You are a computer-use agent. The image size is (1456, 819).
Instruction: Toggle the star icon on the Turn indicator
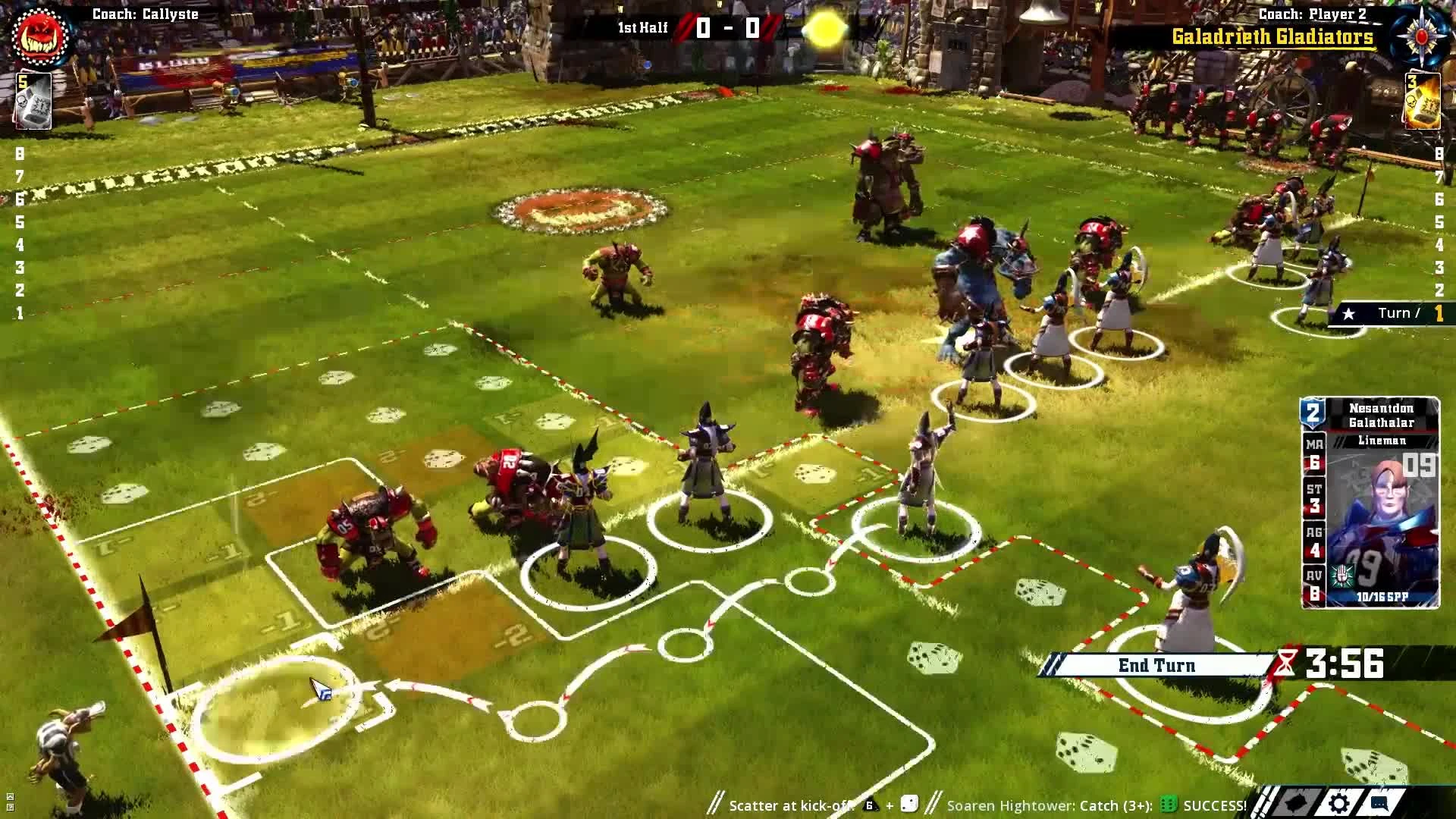[1348, 312]
